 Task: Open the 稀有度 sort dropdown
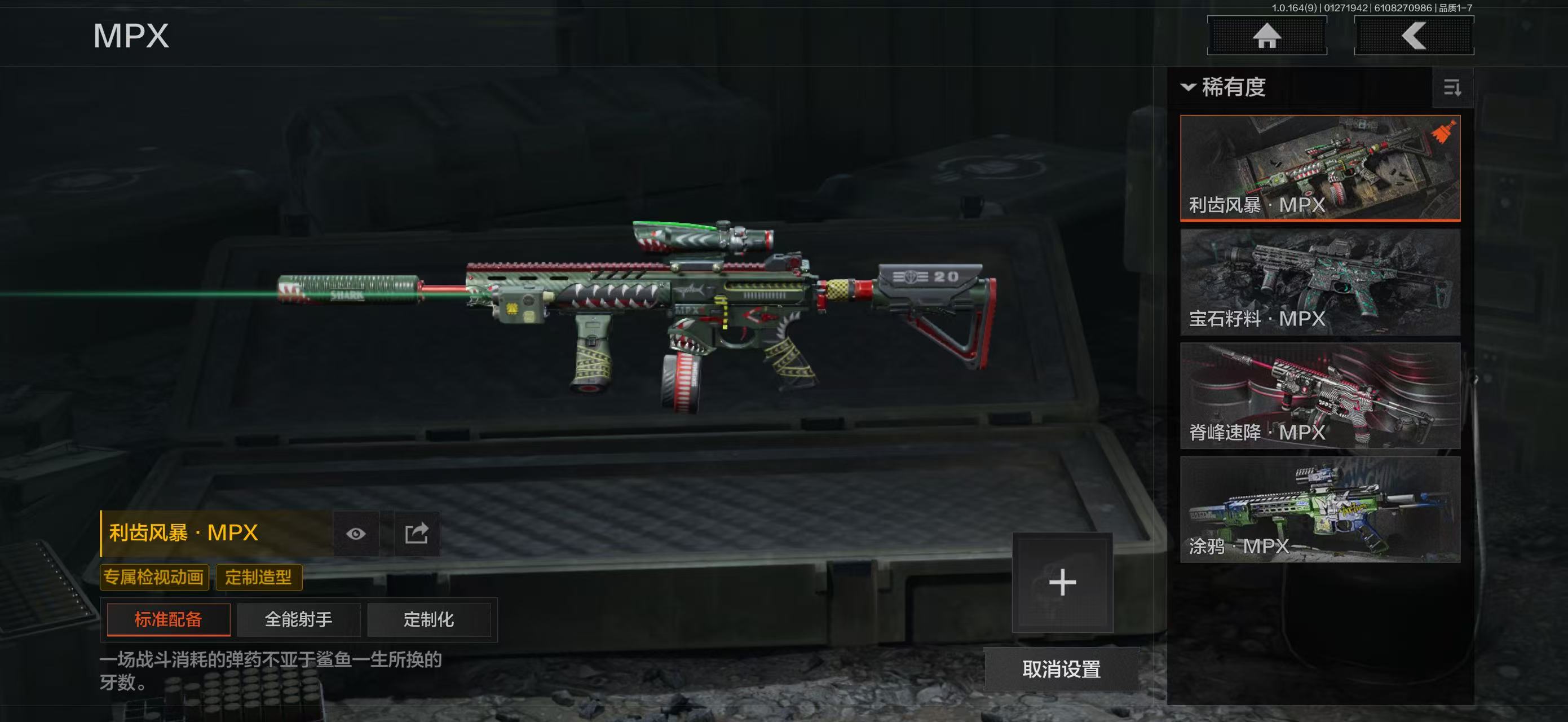pyautogui.click(x=1224, y=87)
